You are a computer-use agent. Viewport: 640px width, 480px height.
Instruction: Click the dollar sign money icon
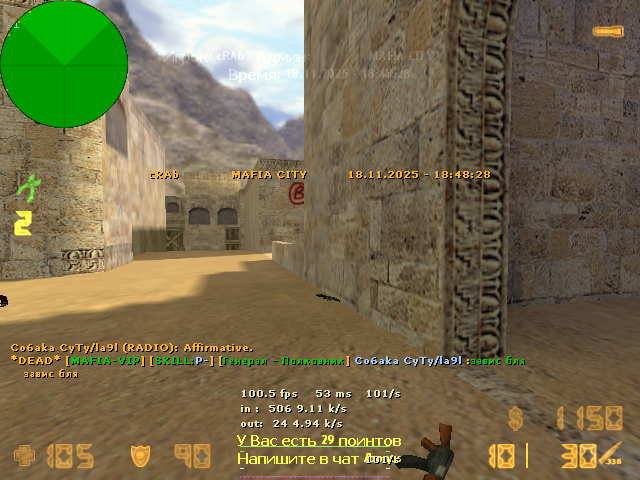[516, 418]
